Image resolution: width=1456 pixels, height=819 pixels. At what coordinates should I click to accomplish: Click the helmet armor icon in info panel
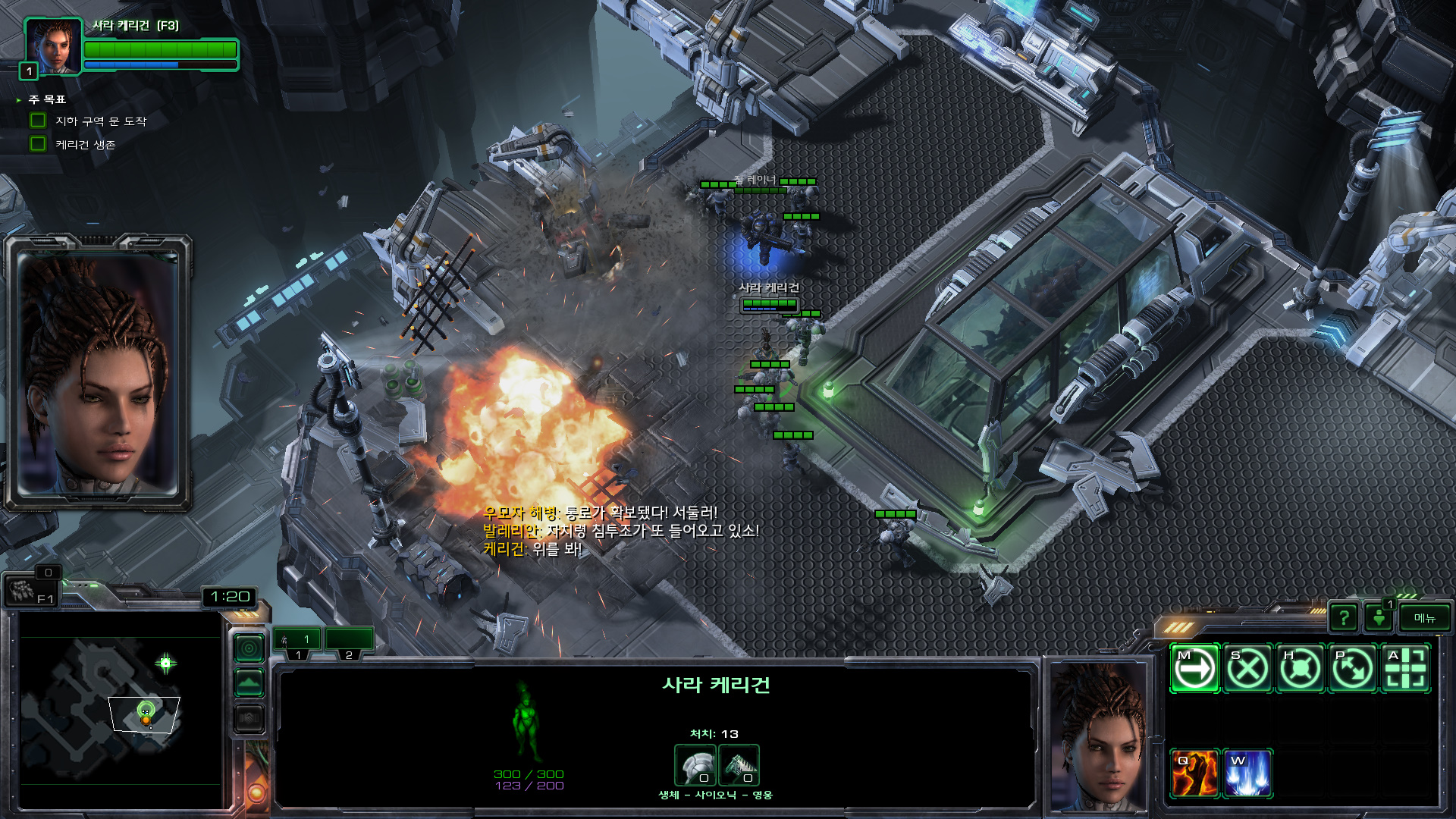[695, 765]
